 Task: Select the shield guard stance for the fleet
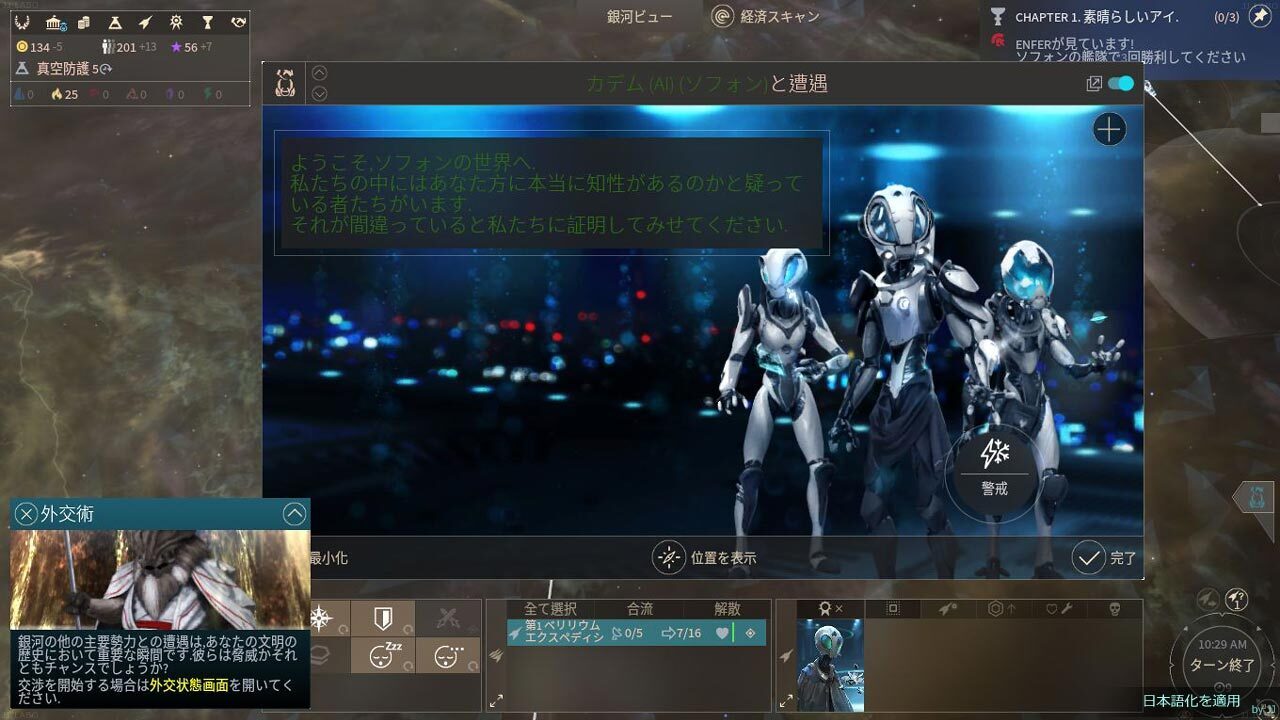tap(383, 618)
